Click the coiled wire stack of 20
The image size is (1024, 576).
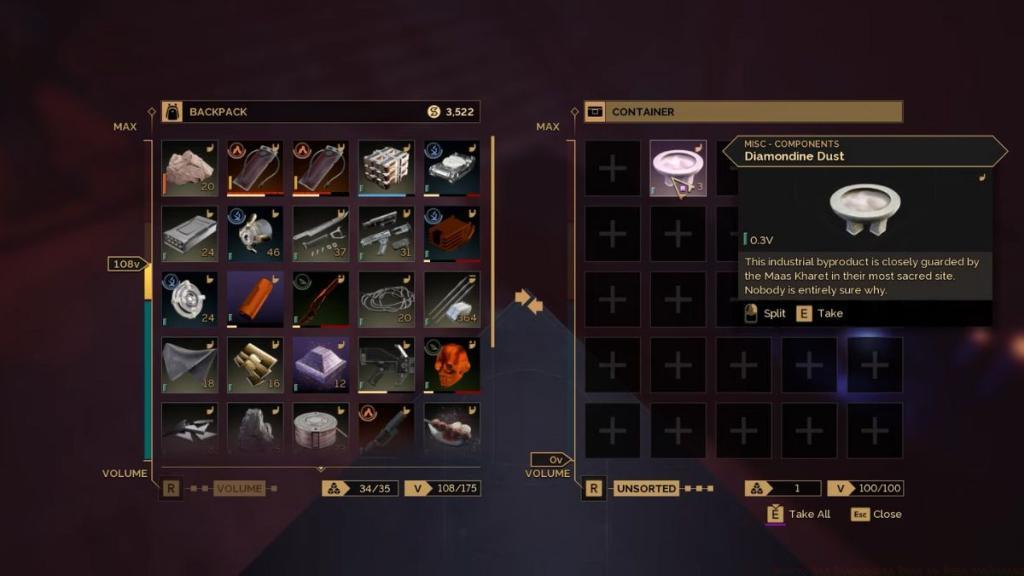[386, 300]
